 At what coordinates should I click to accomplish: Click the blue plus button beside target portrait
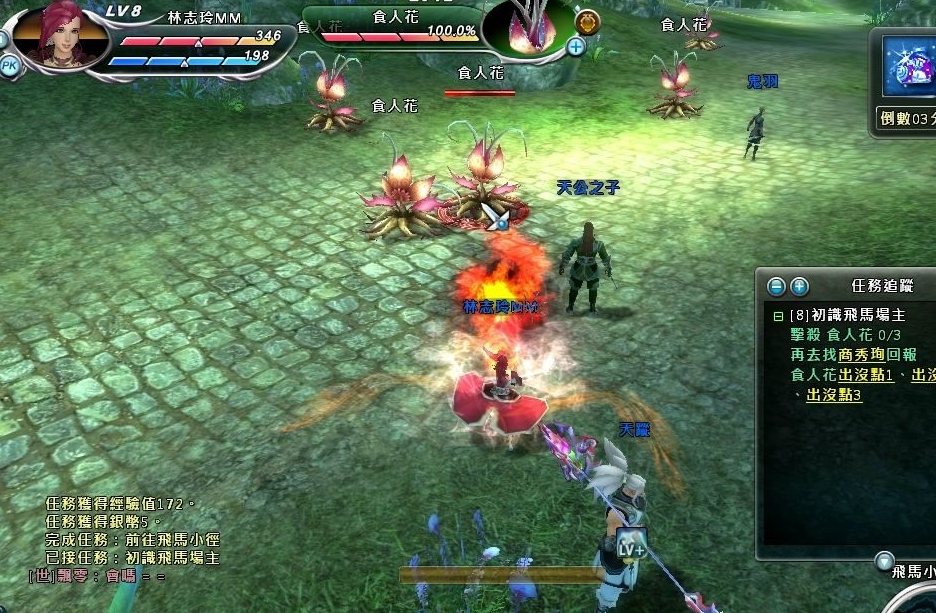(x=576, y=46)
